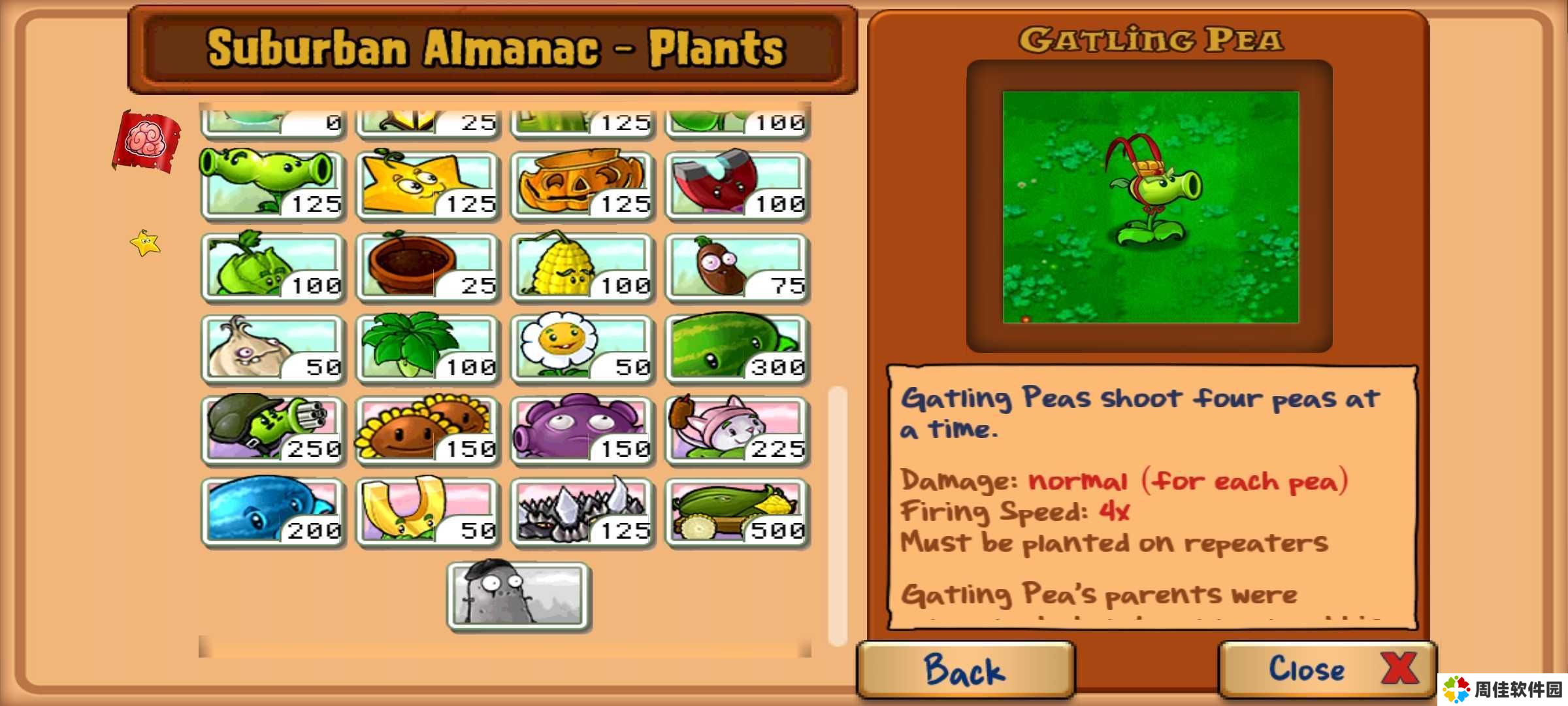Open the Cabbage-pult almanac entry
This screenshot has height=706, width=1568.
pyautogui.click(x=272, y=266)
